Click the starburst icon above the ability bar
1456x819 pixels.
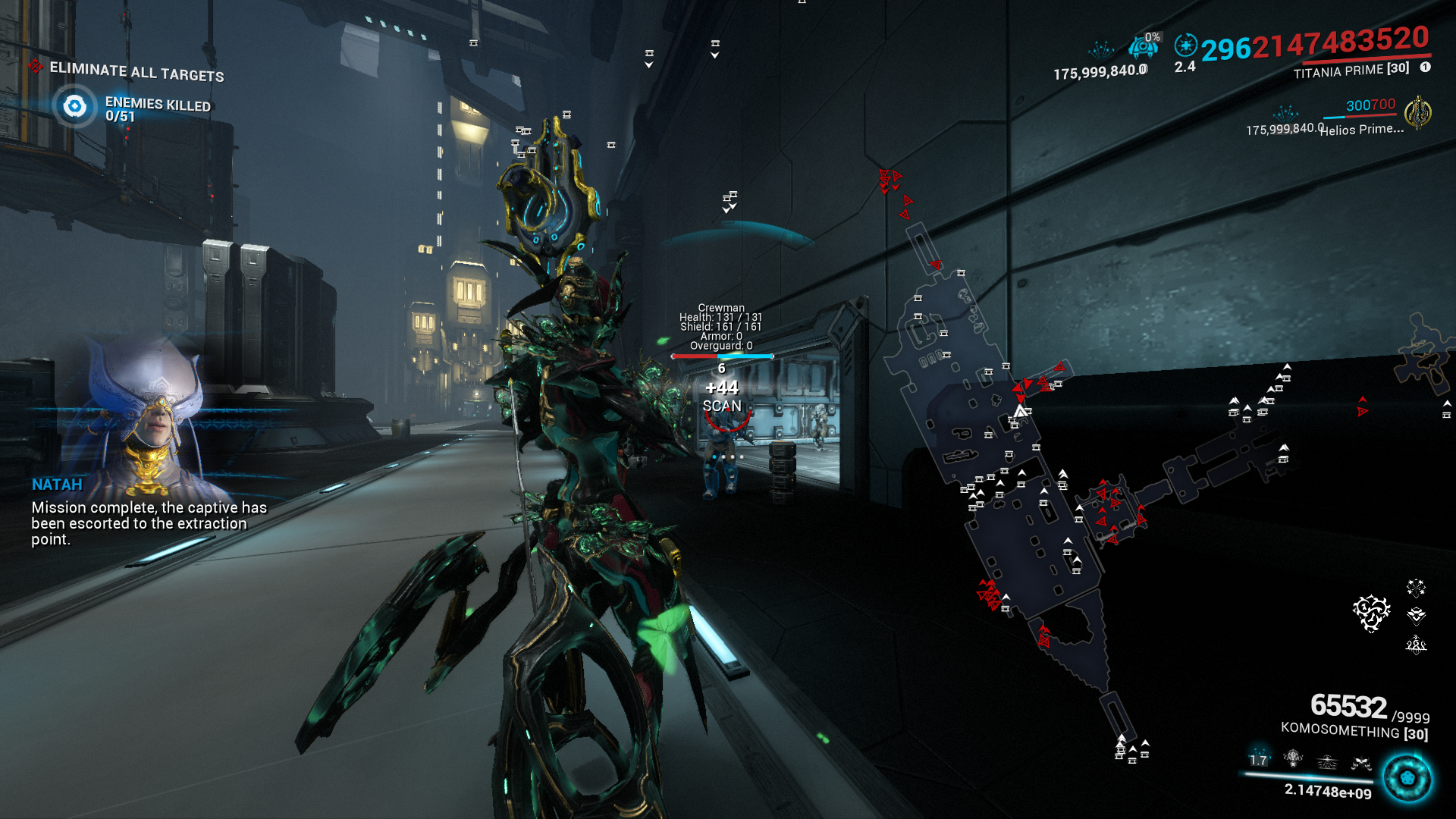(1416, 587)
